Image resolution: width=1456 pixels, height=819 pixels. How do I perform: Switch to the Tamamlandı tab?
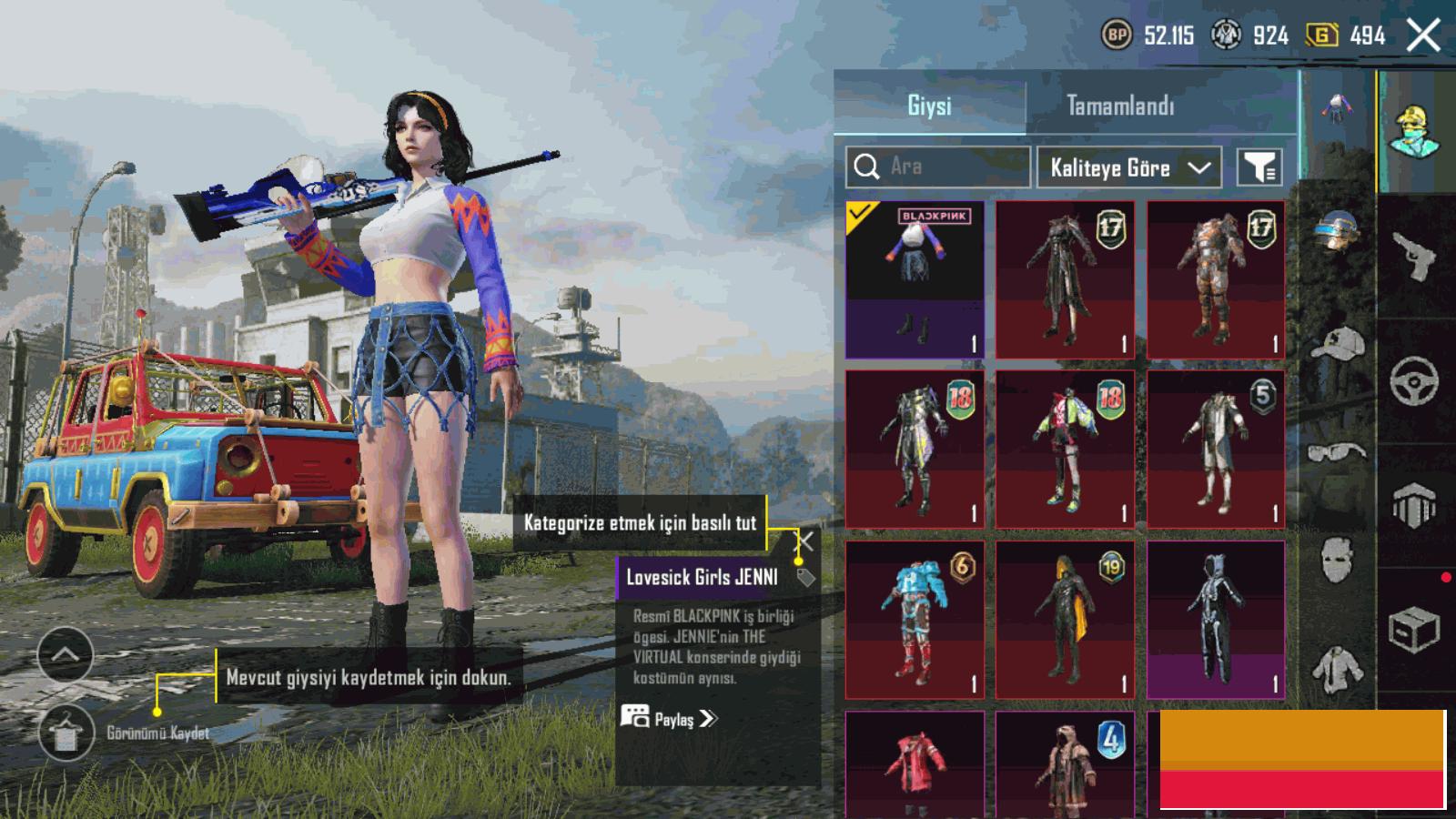[x=1120, y=106]
